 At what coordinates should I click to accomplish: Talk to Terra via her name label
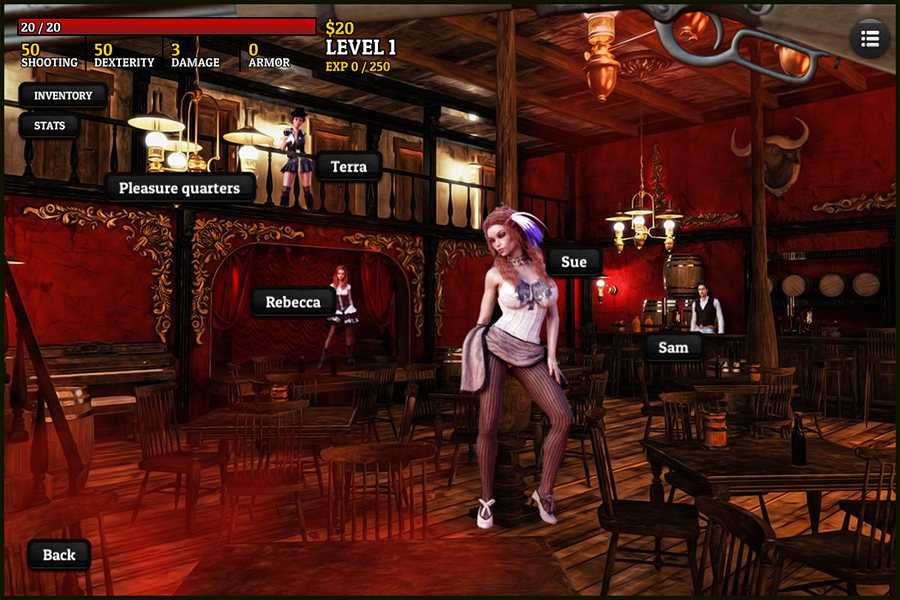click(349, 167)
